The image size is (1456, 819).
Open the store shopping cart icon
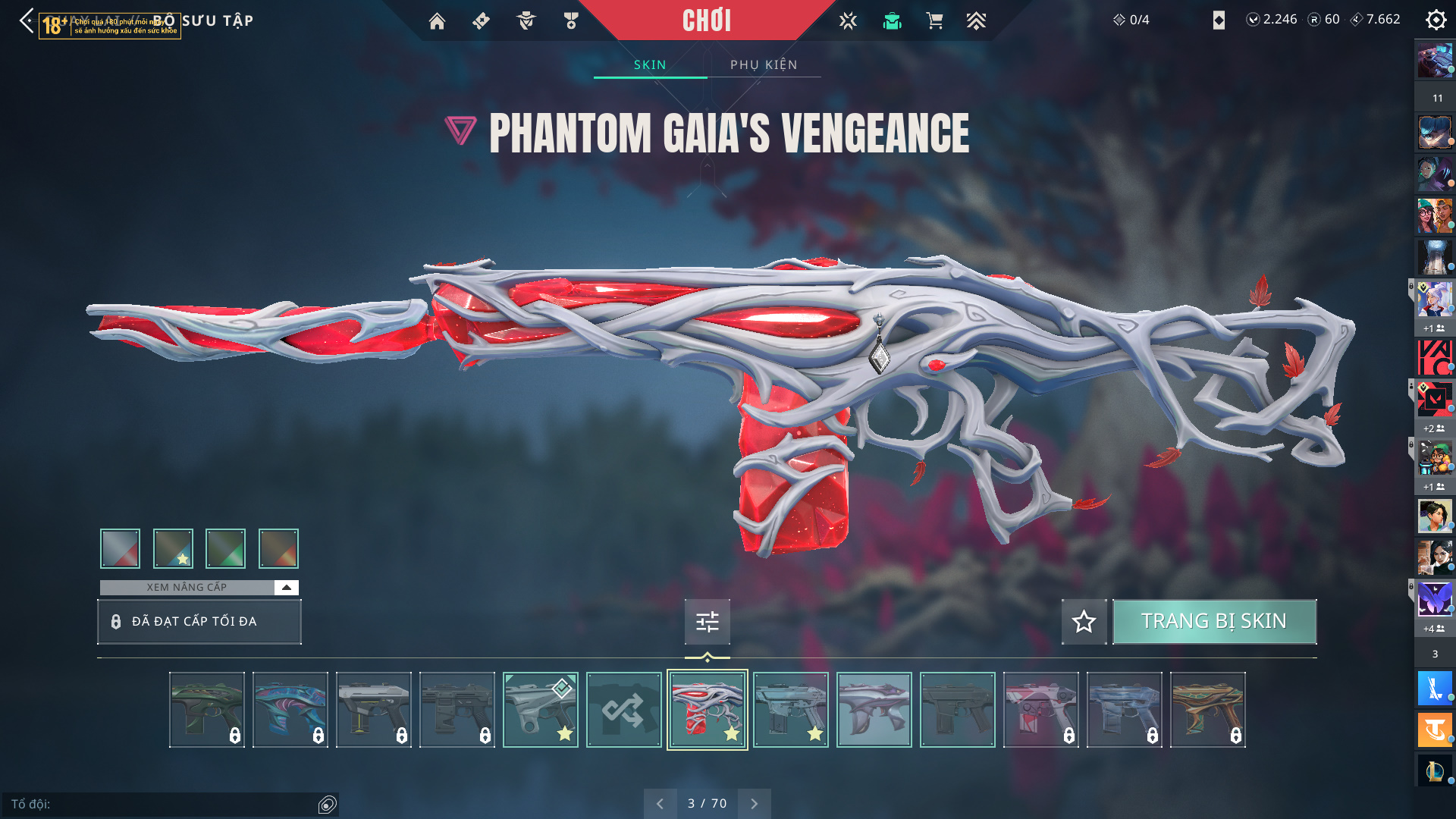[x=934, y=21]
